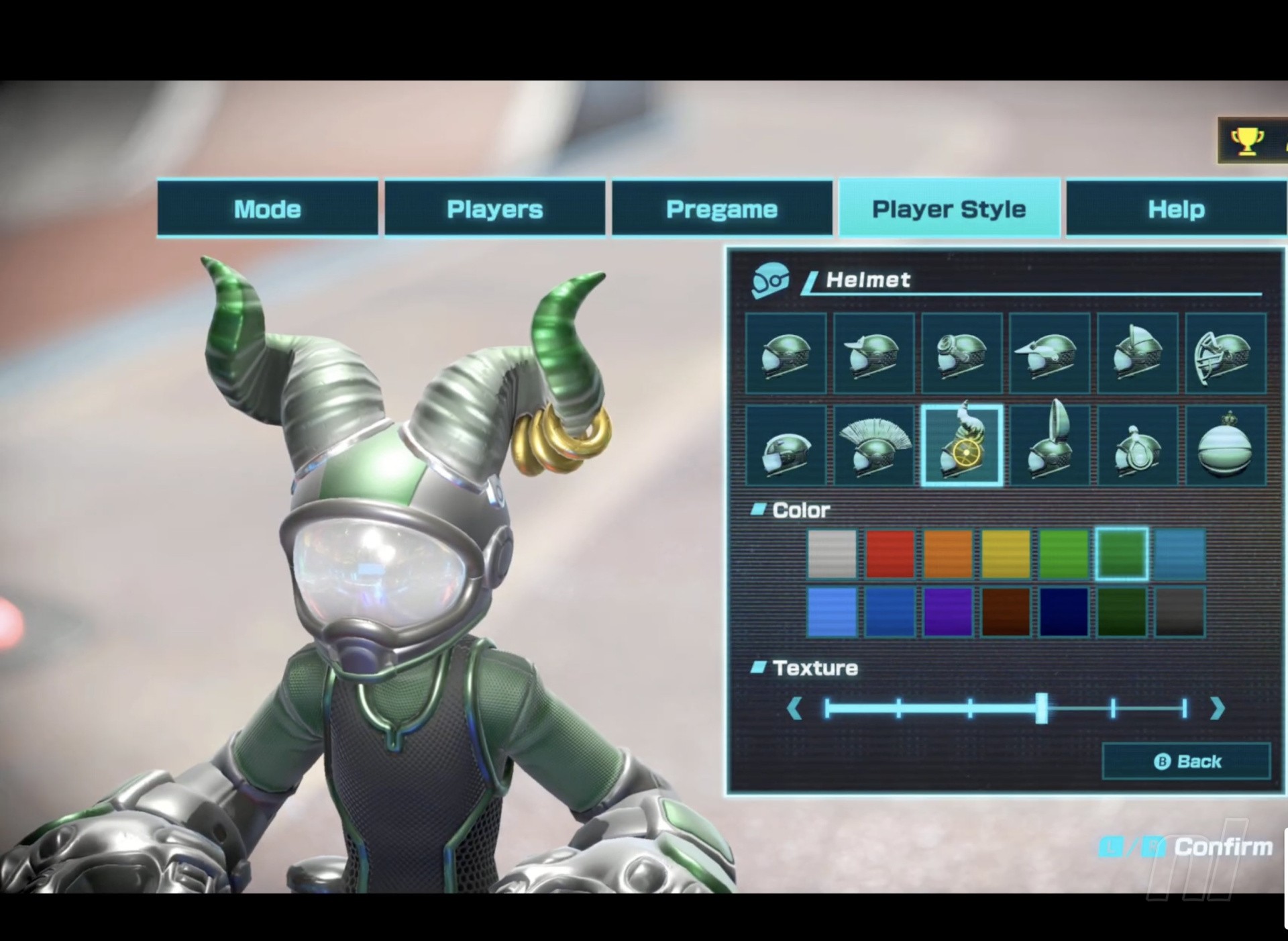
Task: Click the Texture slider handle
Action: [1041, 709]
